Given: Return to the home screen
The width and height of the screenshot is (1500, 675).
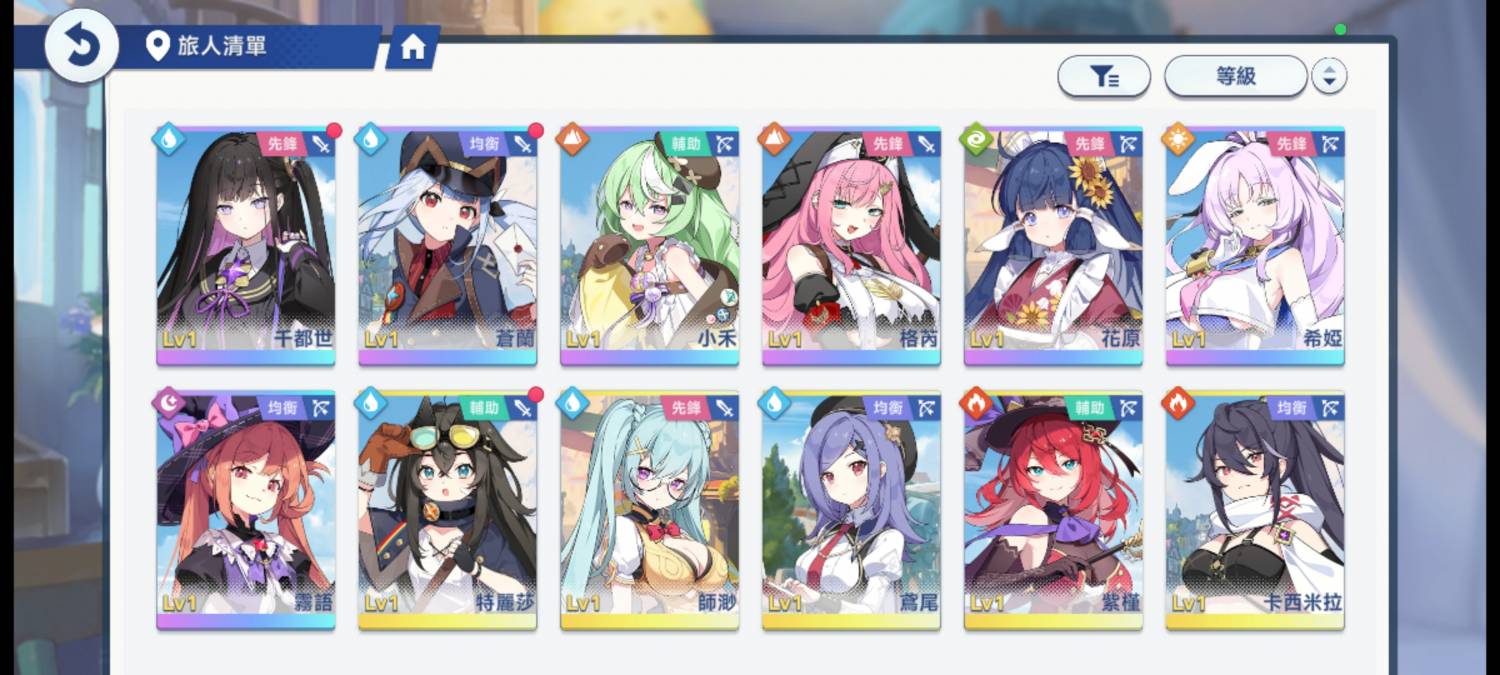Looking at the screenshot, I should (x=412, y=48).
